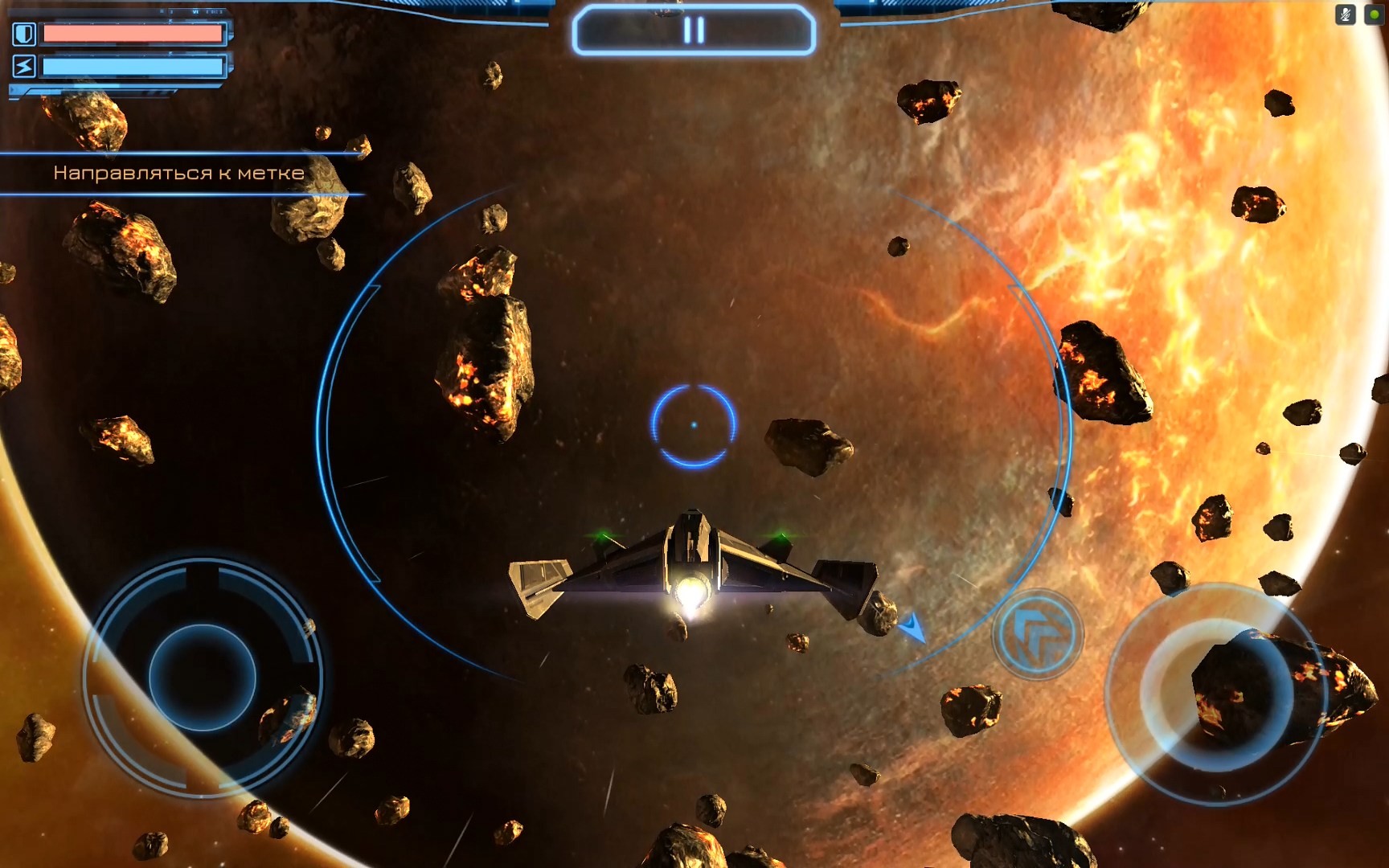Tap the green status dot icon in top-right corner
The image size is (1389, 868).
1374,14
